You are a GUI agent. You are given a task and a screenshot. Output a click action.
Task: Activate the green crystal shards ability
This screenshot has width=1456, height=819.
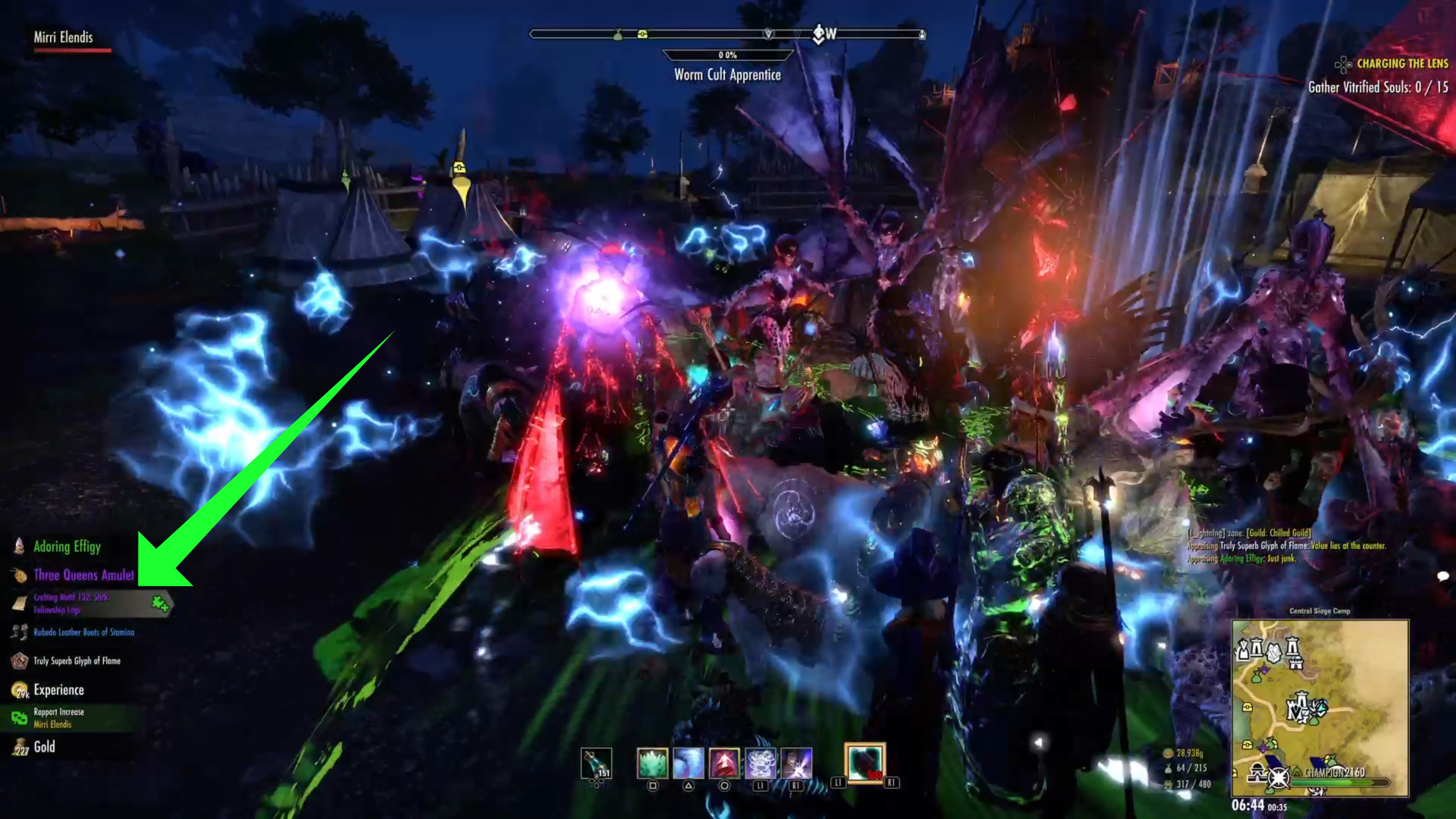pyautogui.click(x=652, y=763)
